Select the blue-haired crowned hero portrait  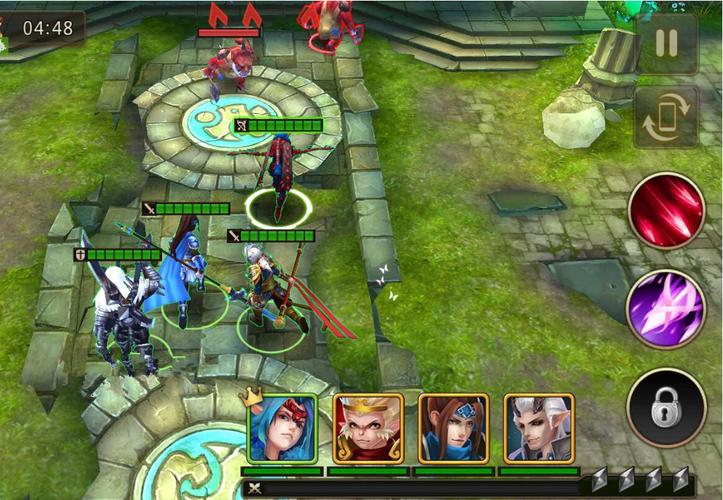[x=282, y=428]
